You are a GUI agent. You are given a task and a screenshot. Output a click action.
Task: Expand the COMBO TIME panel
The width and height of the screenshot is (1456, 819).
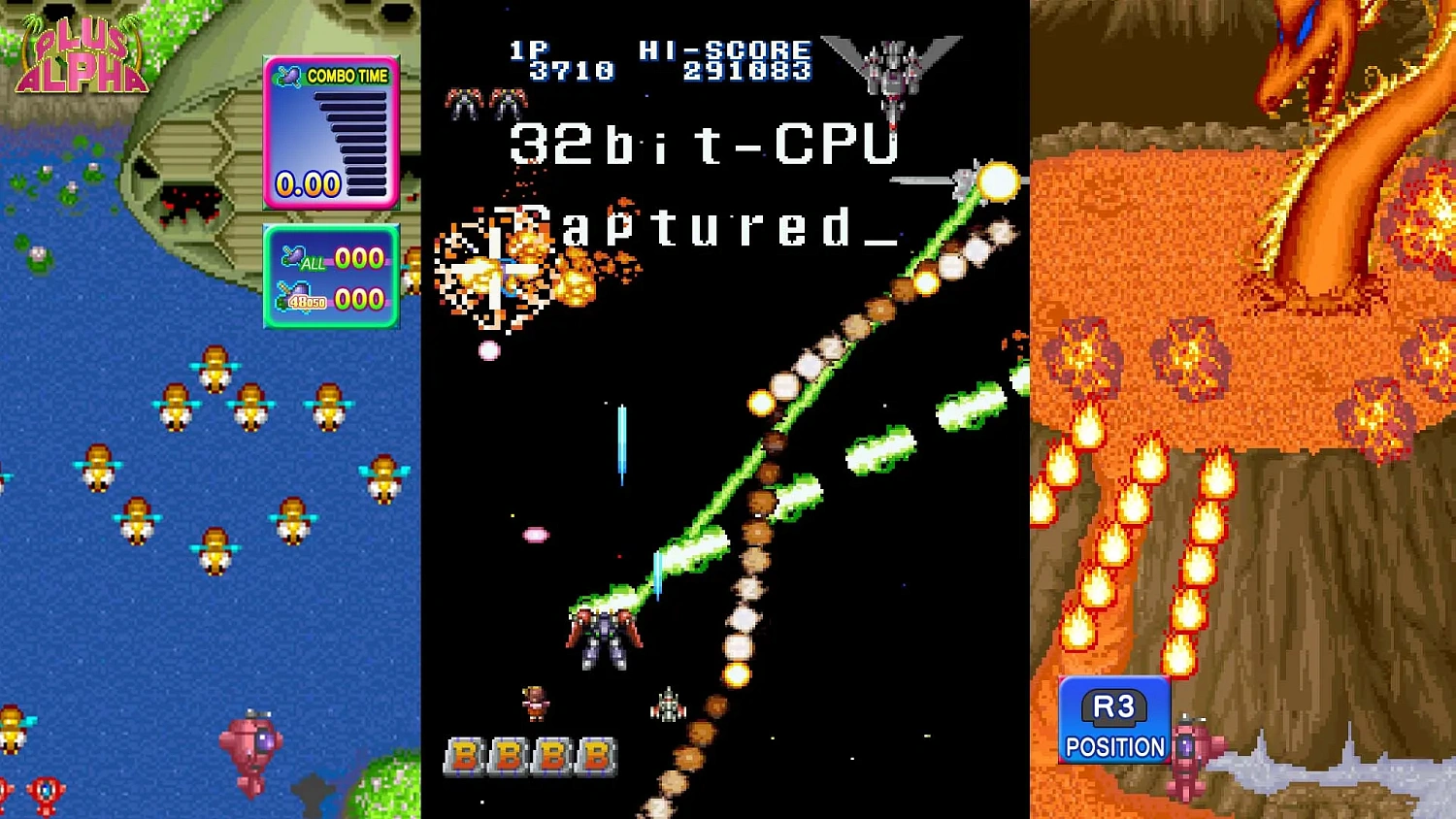pos(332,131)
